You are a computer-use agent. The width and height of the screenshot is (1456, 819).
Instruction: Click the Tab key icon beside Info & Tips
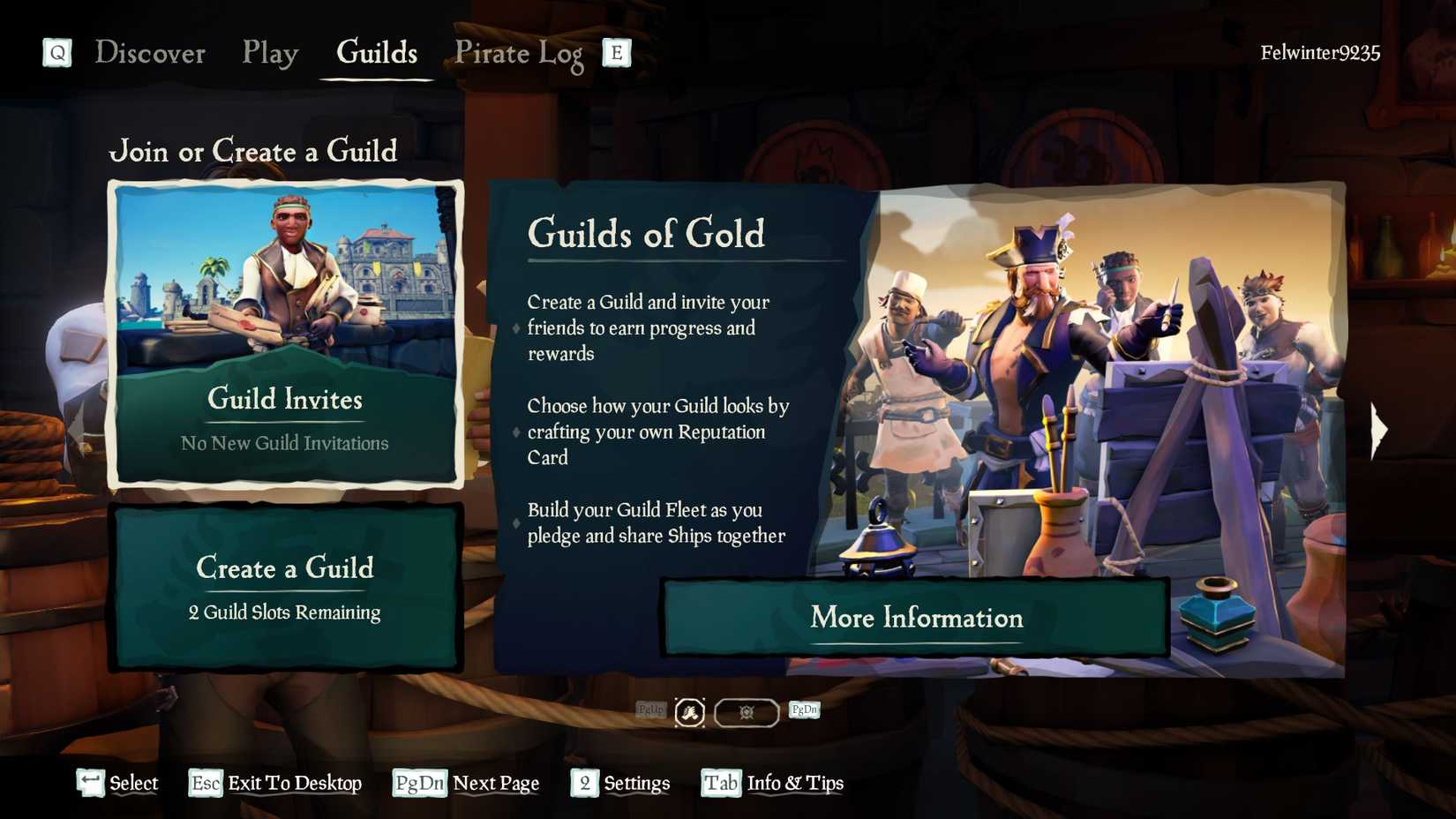point(719,783)
